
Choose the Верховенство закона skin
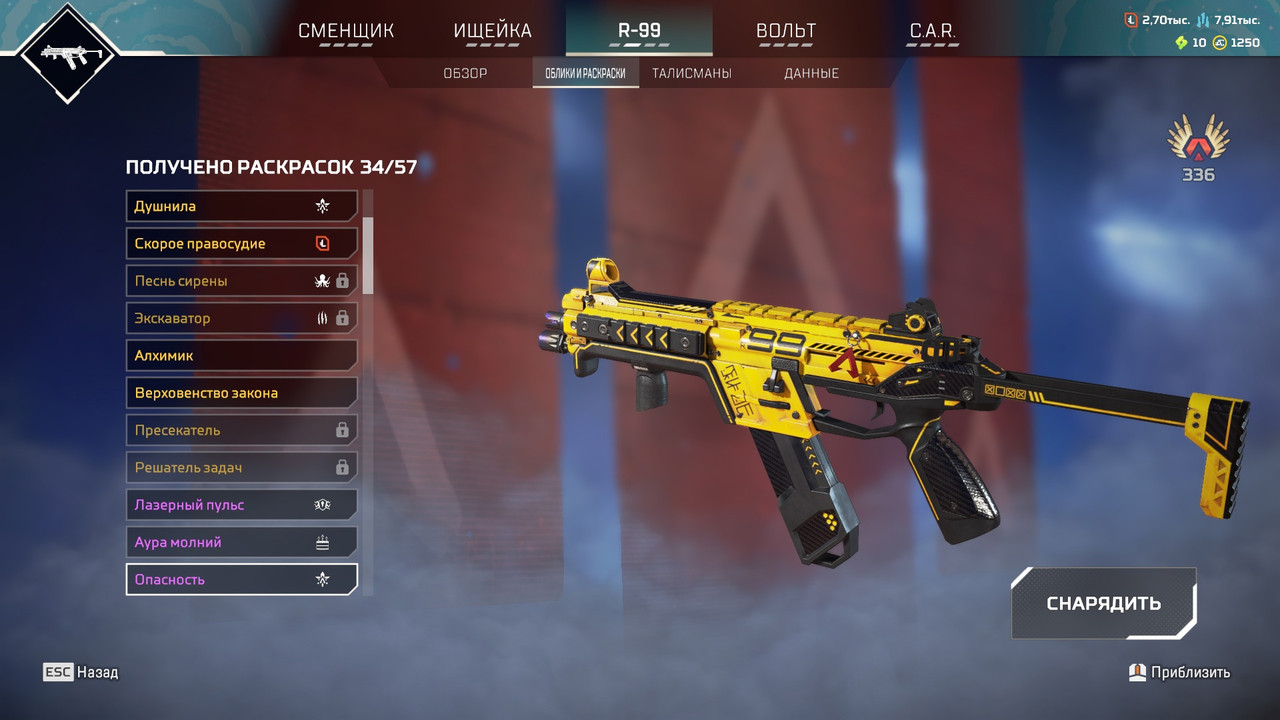point(242,393)
